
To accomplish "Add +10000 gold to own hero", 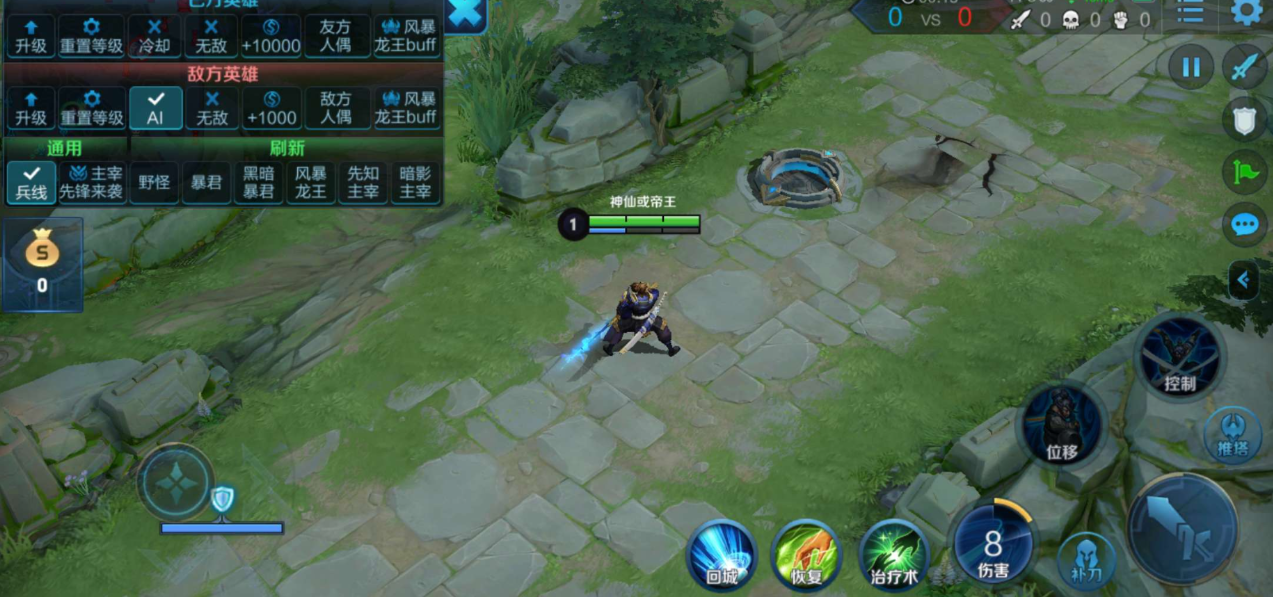I will coord(271,35).
